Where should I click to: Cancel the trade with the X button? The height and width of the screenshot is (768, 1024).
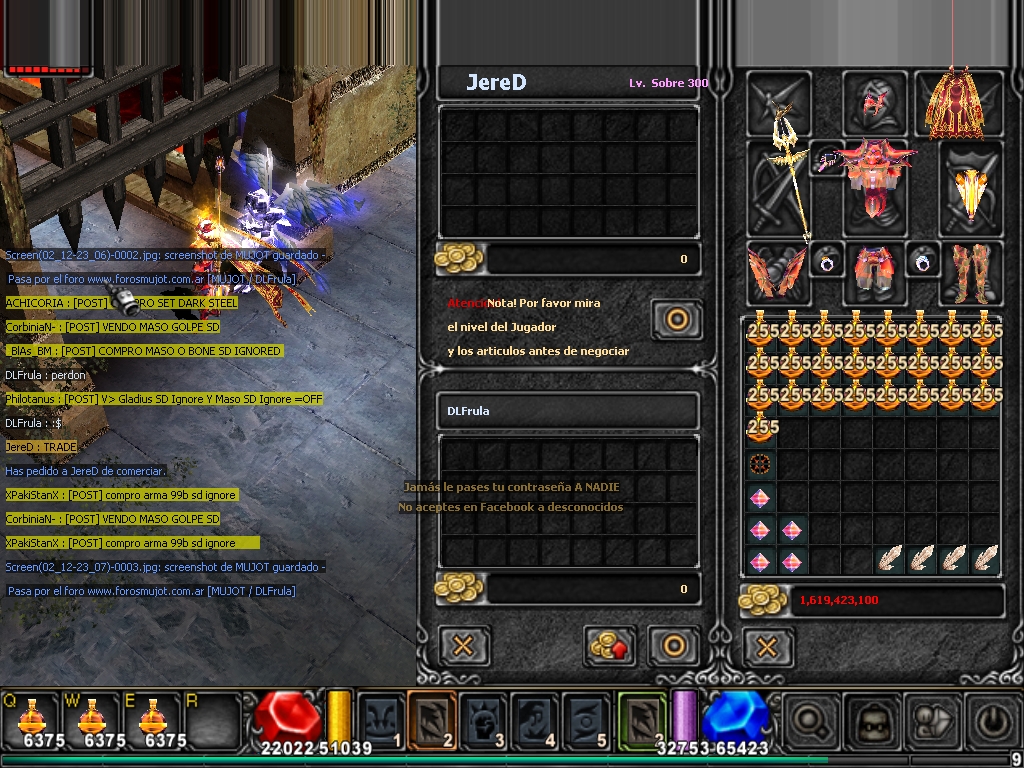point(463,645)
